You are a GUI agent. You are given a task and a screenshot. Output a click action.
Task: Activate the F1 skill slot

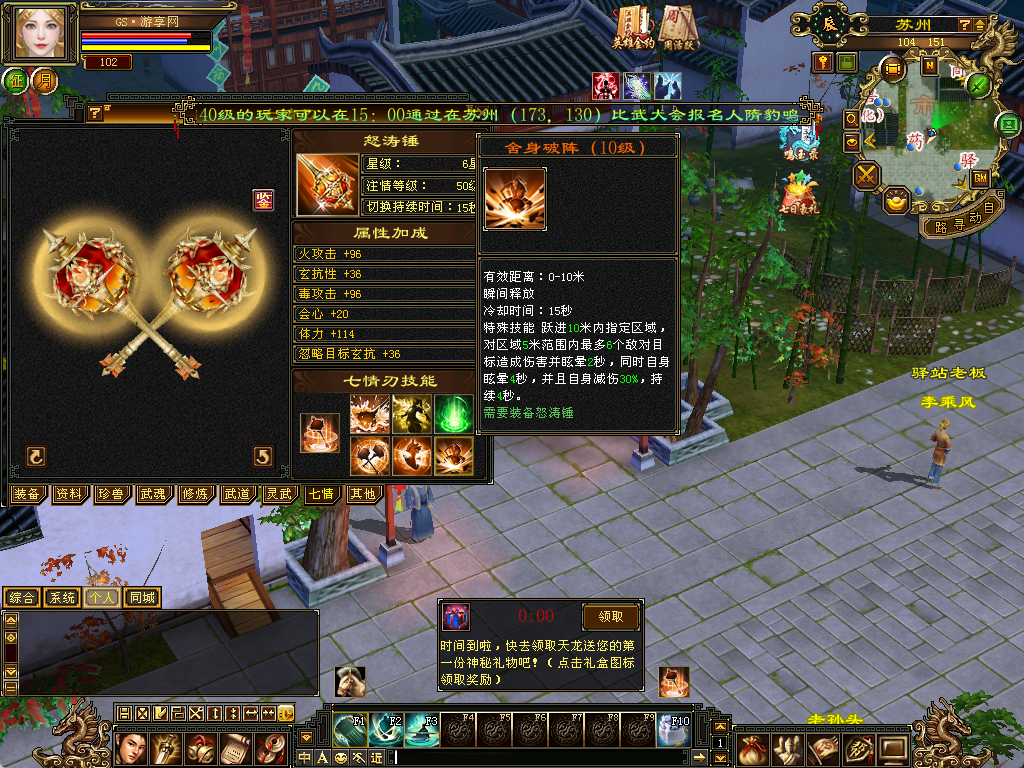pos(349,730)
